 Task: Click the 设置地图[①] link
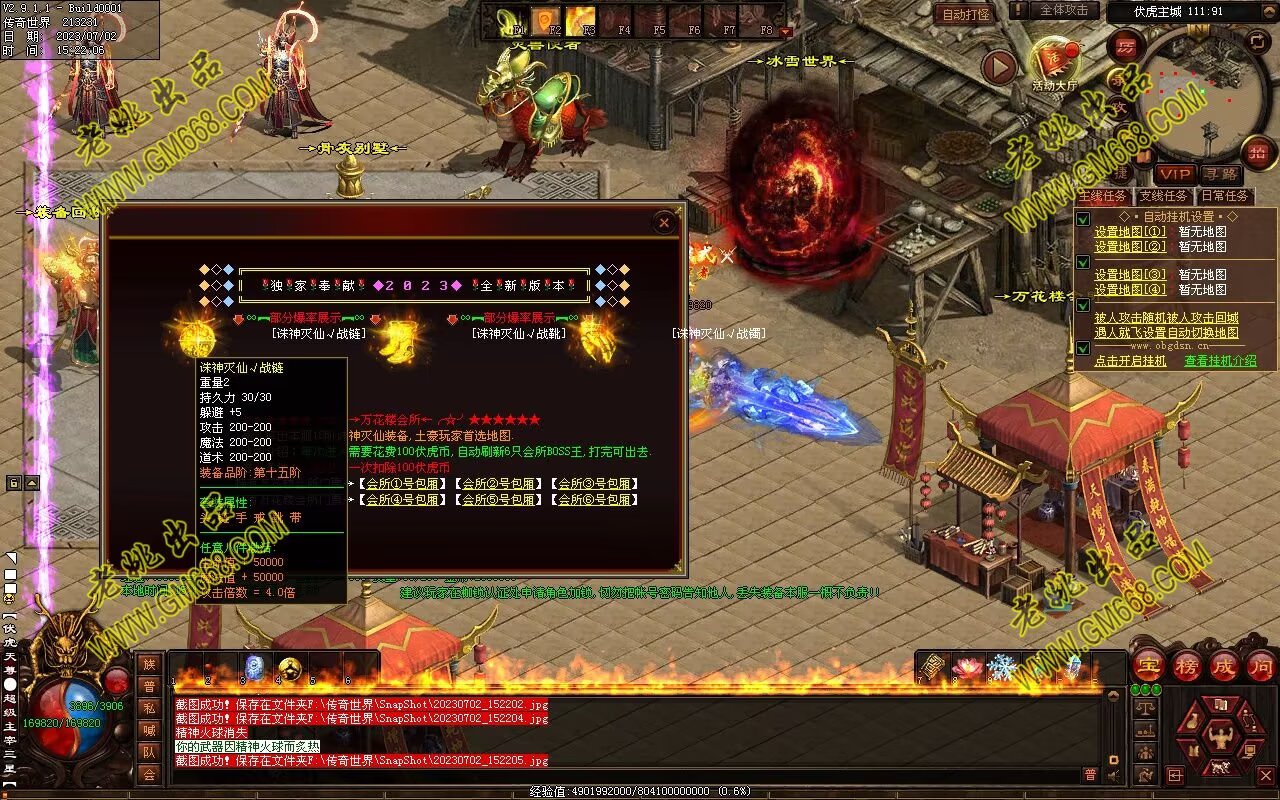[1129, 232]
